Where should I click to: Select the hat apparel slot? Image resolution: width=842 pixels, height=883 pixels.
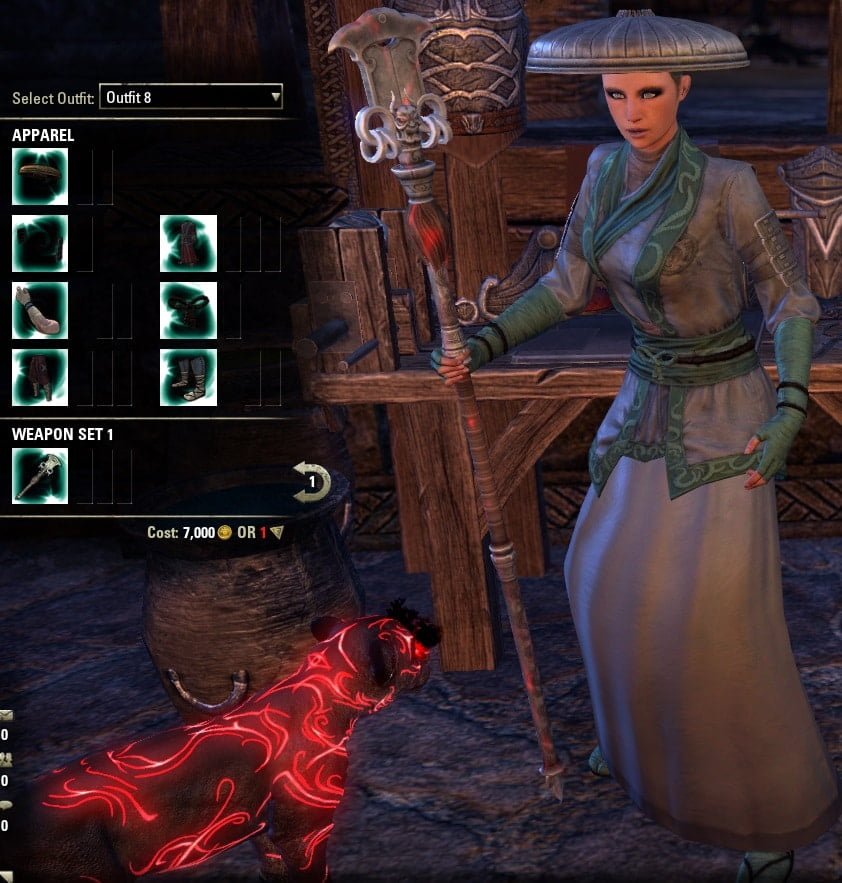40,177
